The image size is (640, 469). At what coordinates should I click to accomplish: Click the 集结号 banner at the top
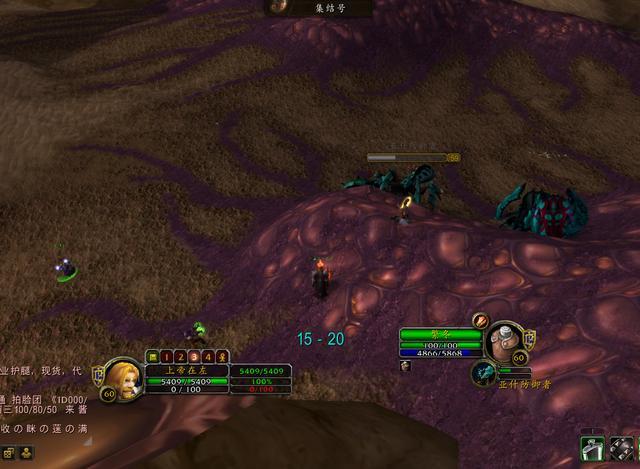click(318, 8)
